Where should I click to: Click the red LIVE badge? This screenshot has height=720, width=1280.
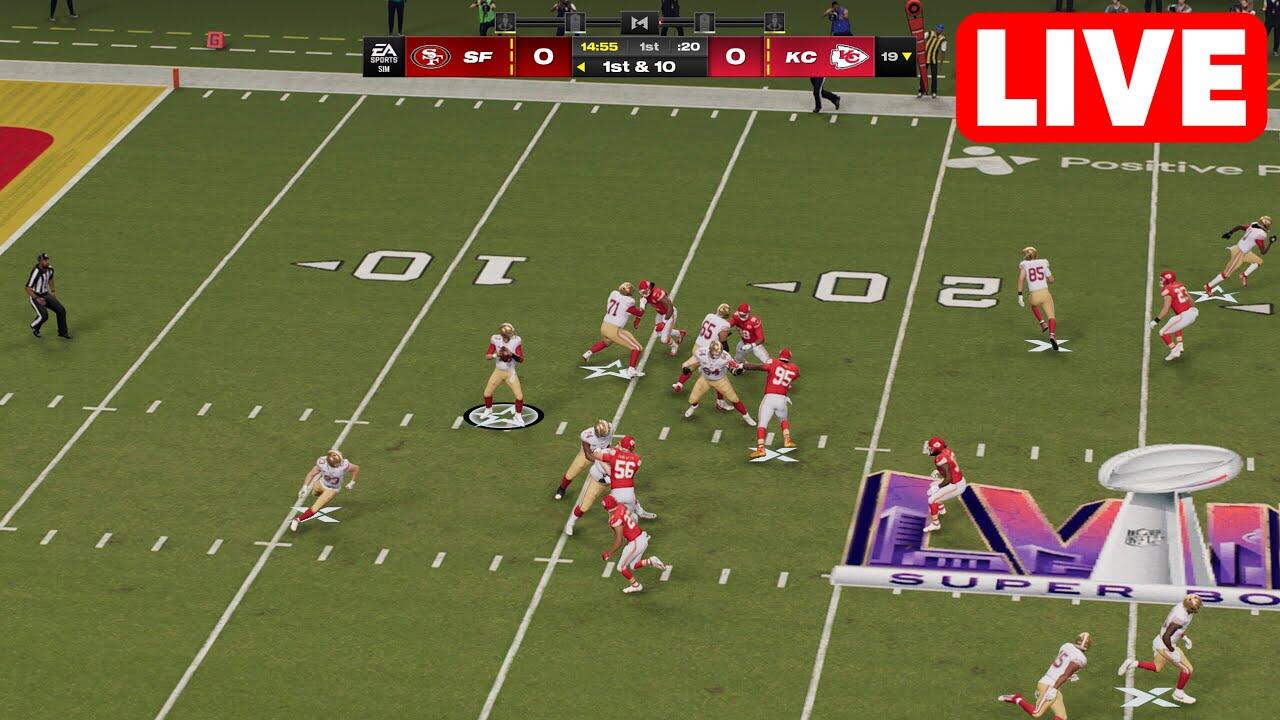(1110, 78)
